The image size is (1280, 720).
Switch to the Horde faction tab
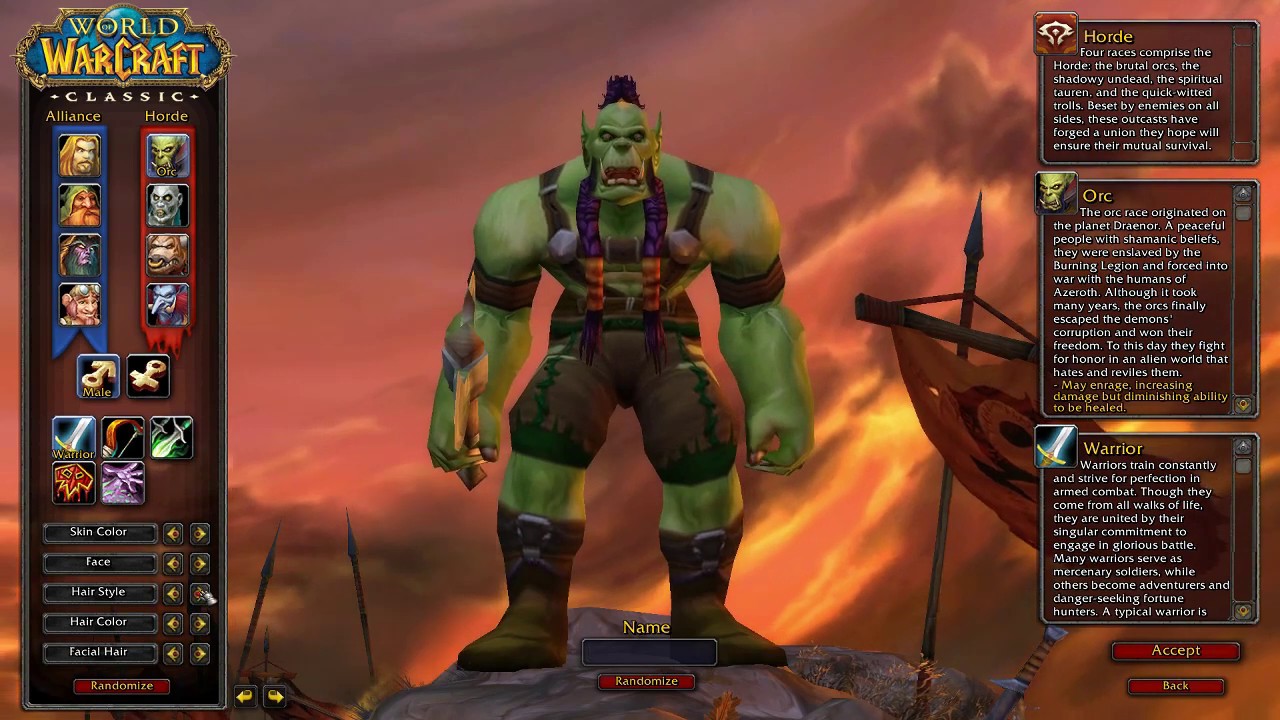point(167,115)
